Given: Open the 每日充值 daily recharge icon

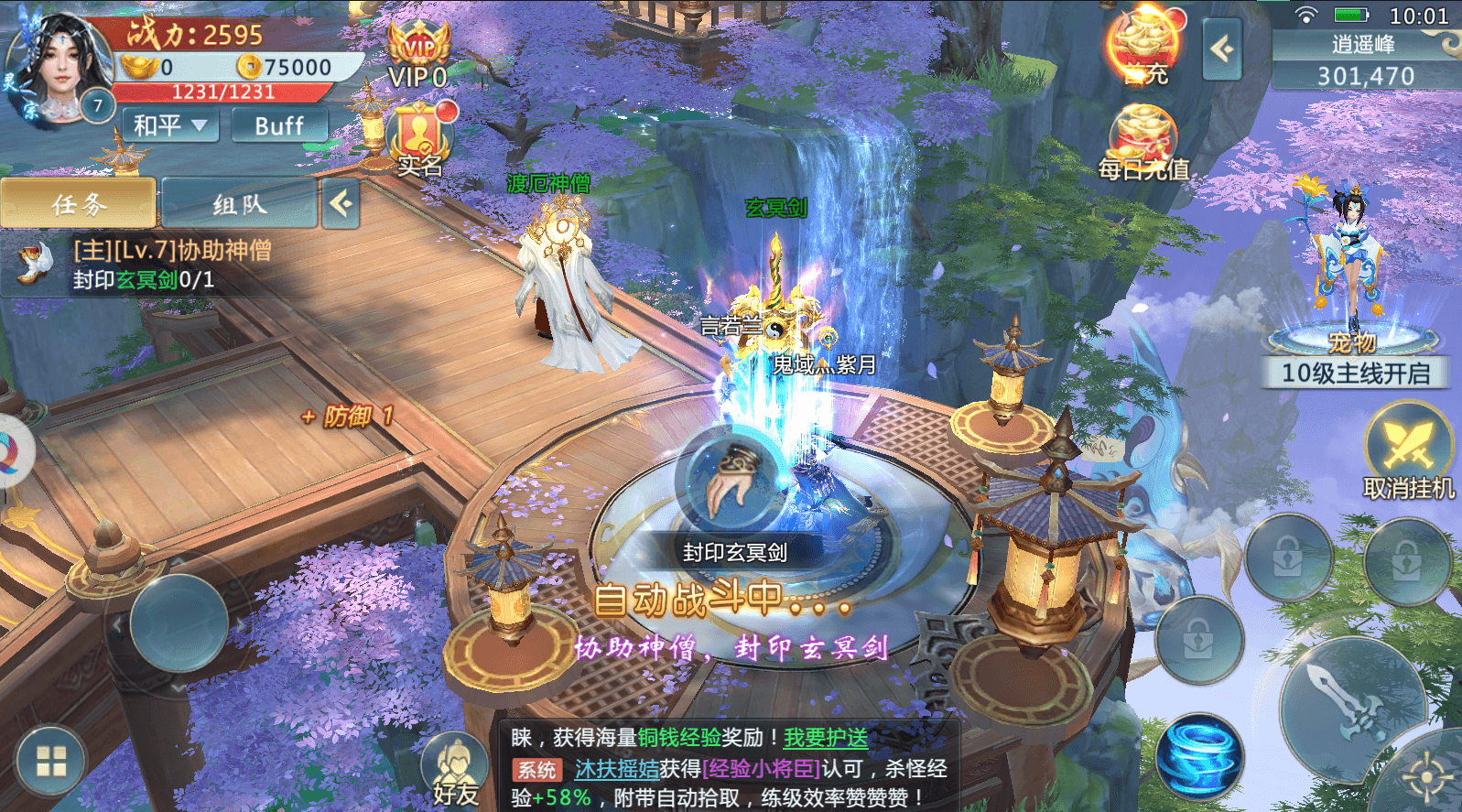Looking at the screenshot, I should 1143,144.
